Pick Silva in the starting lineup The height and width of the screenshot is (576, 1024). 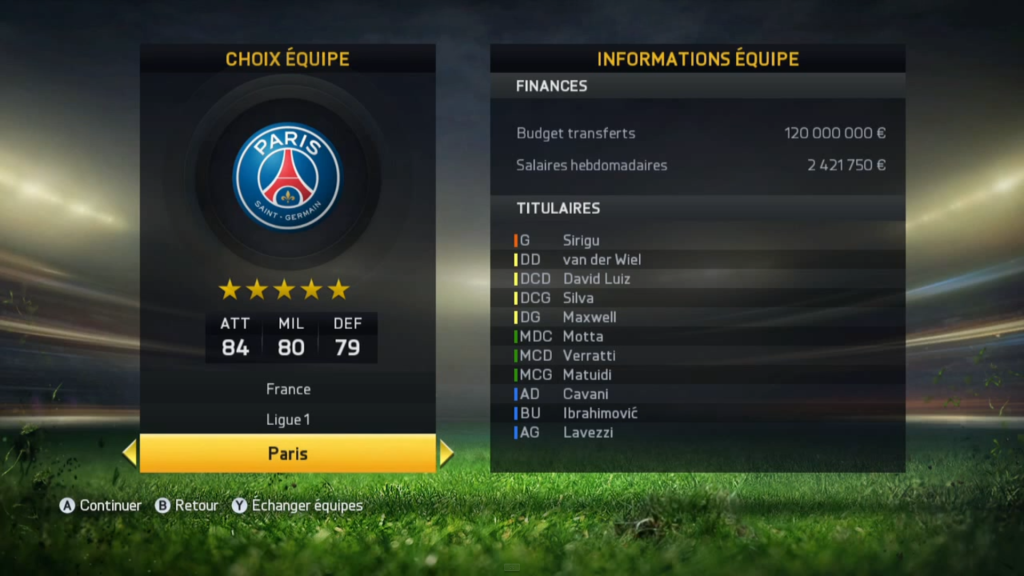coord(578,298)
